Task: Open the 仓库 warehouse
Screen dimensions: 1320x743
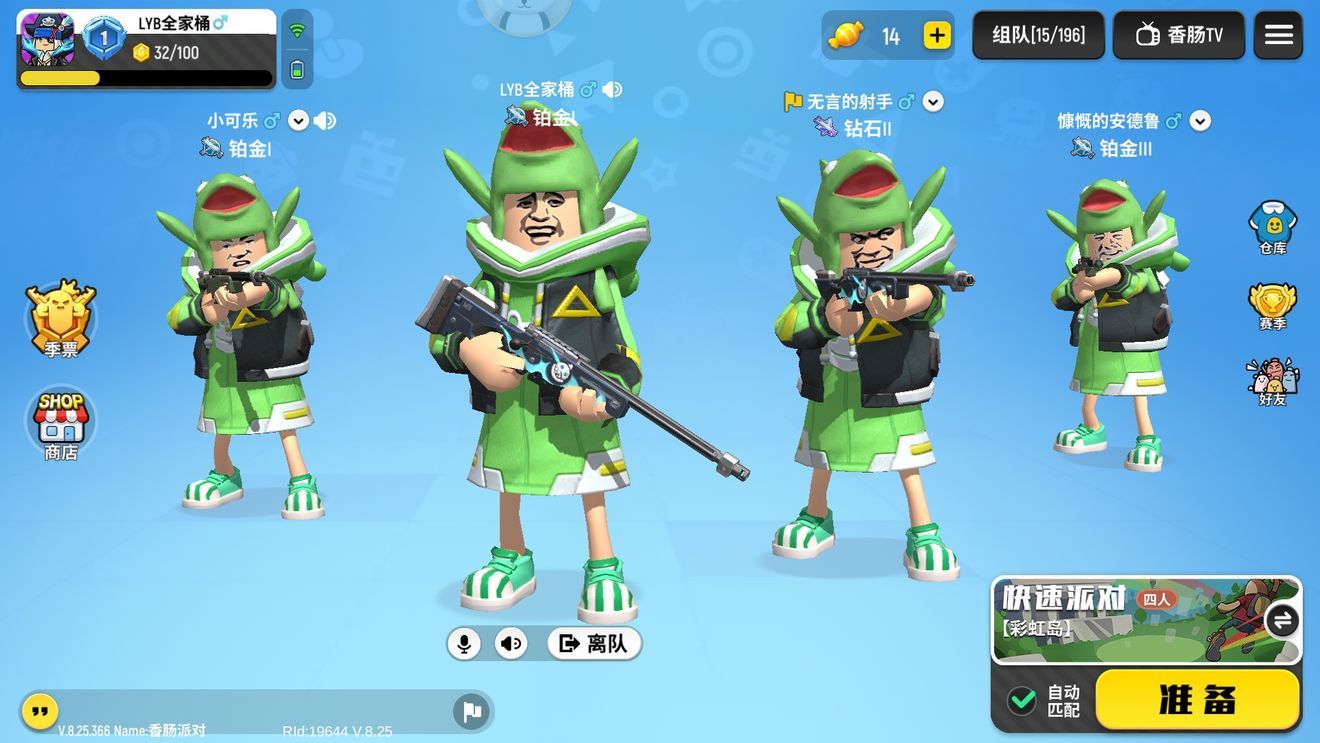Action: (1272, 227)
